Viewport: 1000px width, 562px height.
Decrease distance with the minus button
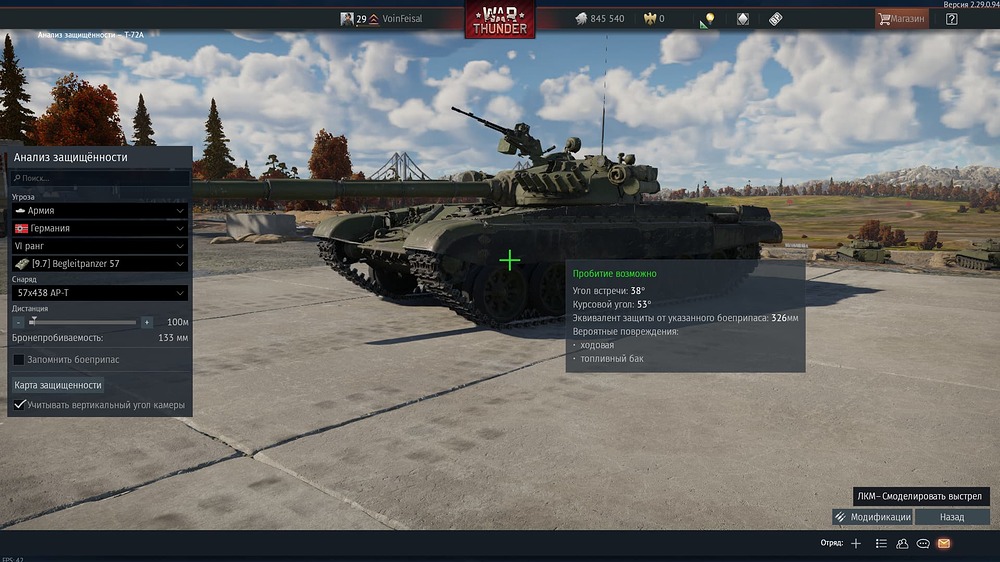point(19,322)
